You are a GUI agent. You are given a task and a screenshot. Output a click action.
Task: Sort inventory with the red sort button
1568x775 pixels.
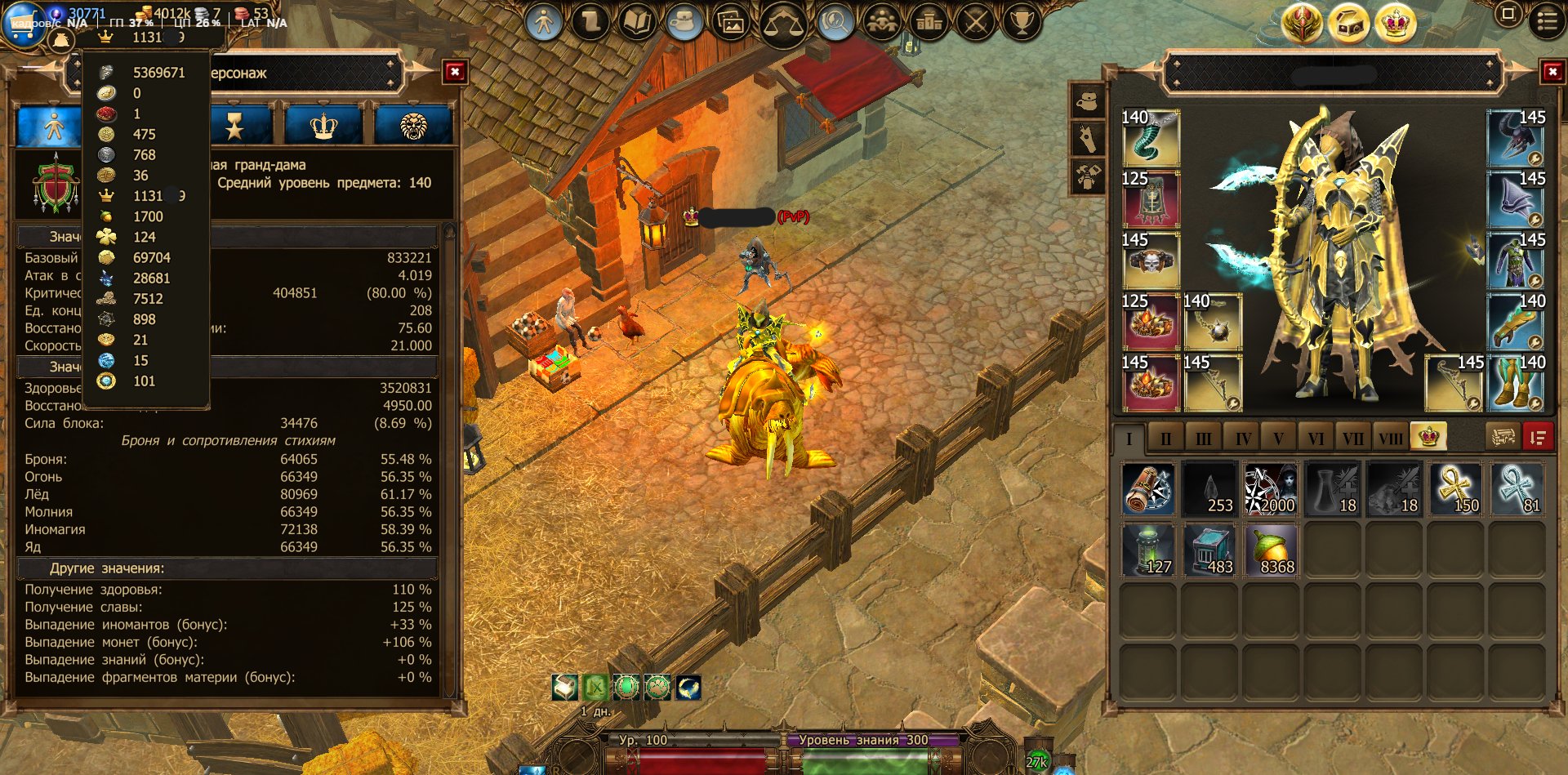click(1537, 438)
